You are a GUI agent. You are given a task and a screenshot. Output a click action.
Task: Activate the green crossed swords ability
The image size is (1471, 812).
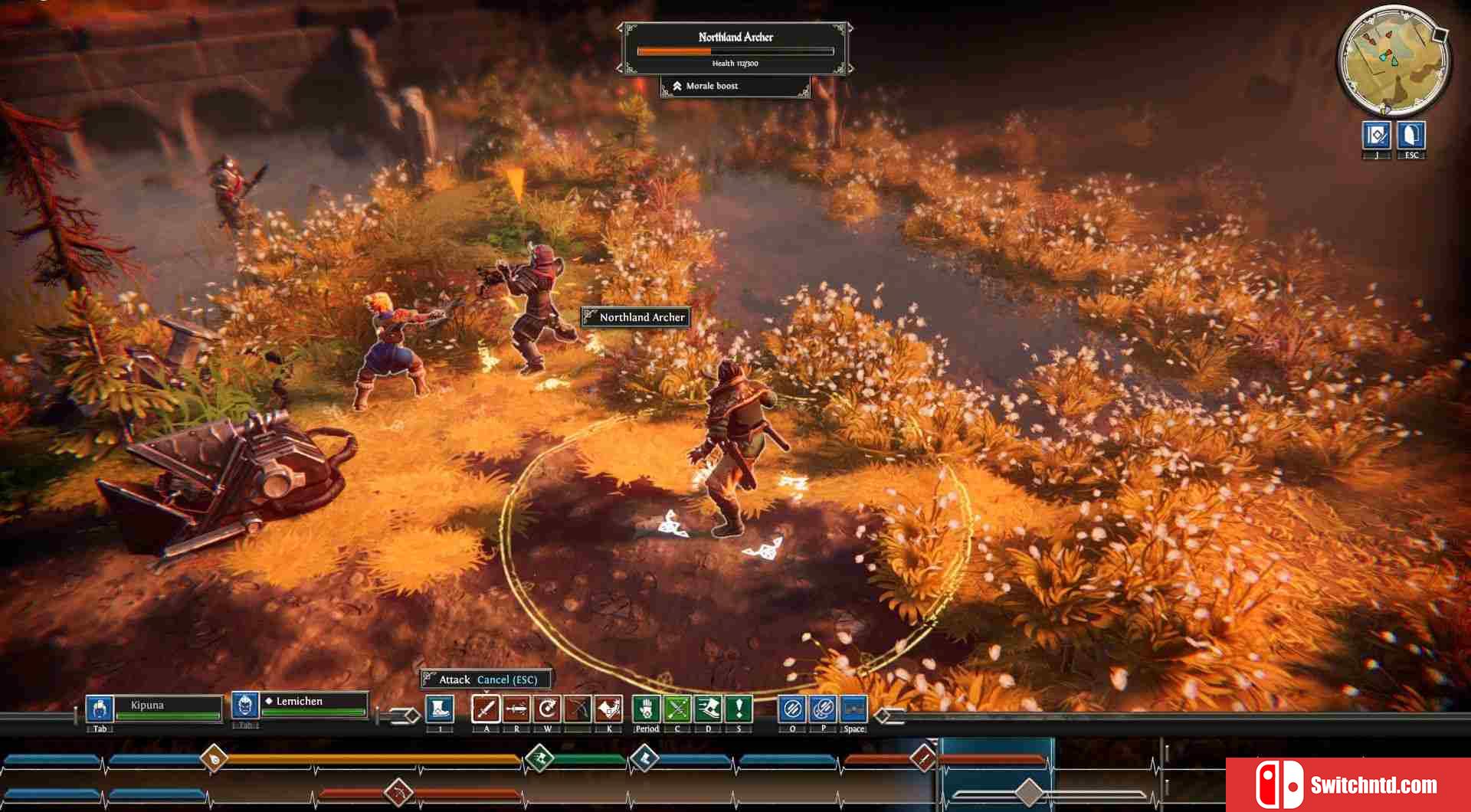point(677,709)
